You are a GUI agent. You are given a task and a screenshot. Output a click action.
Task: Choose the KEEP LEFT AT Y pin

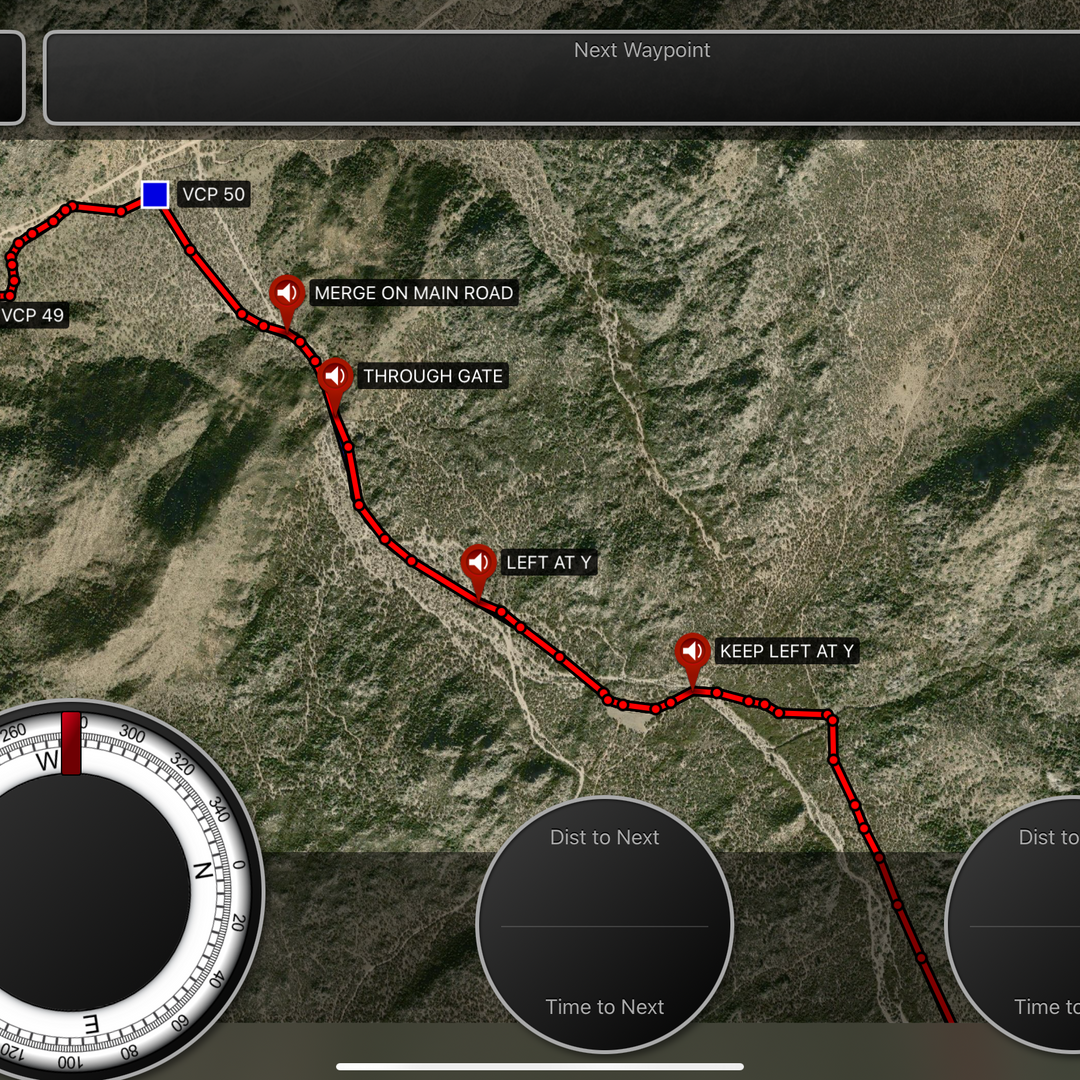coord(692,652)
